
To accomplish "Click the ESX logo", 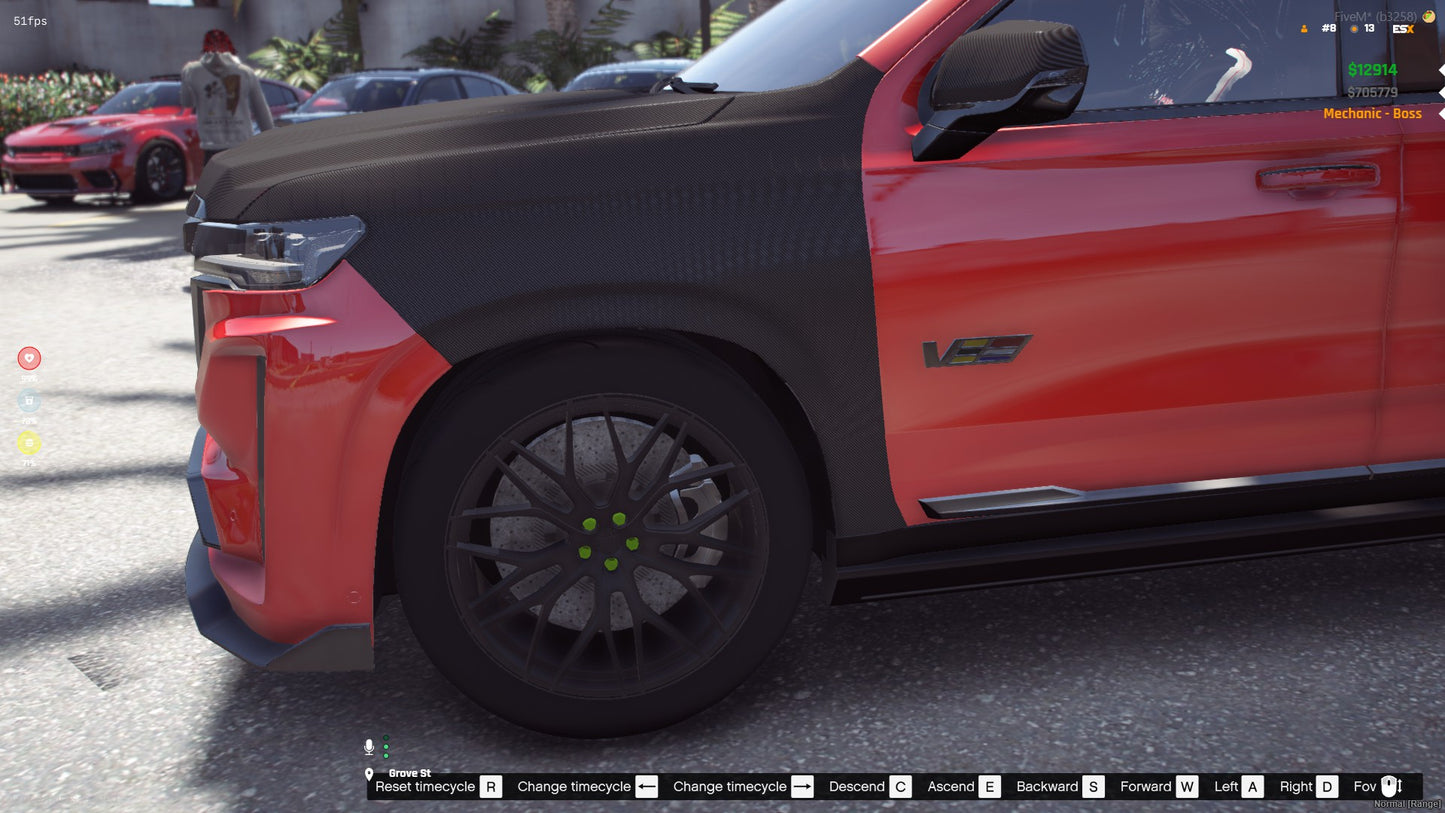I will (1403, 29).
